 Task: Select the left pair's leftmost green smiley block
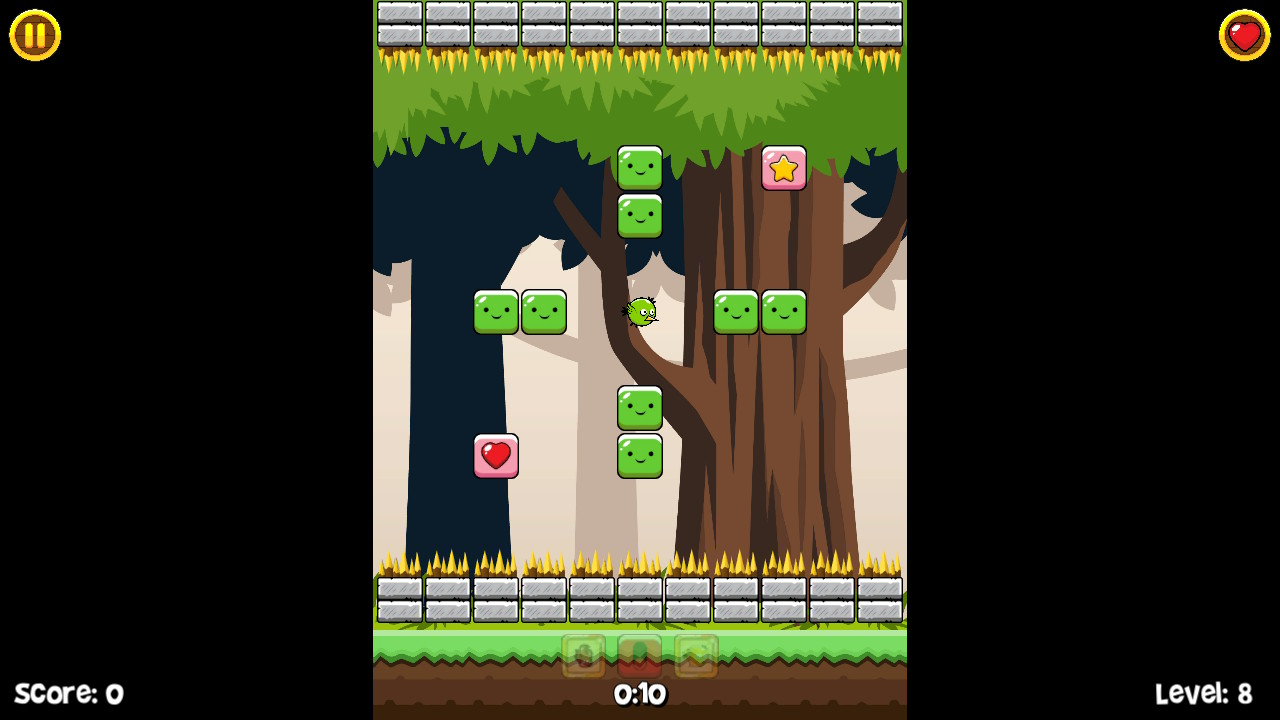click(x=497, y=311)
